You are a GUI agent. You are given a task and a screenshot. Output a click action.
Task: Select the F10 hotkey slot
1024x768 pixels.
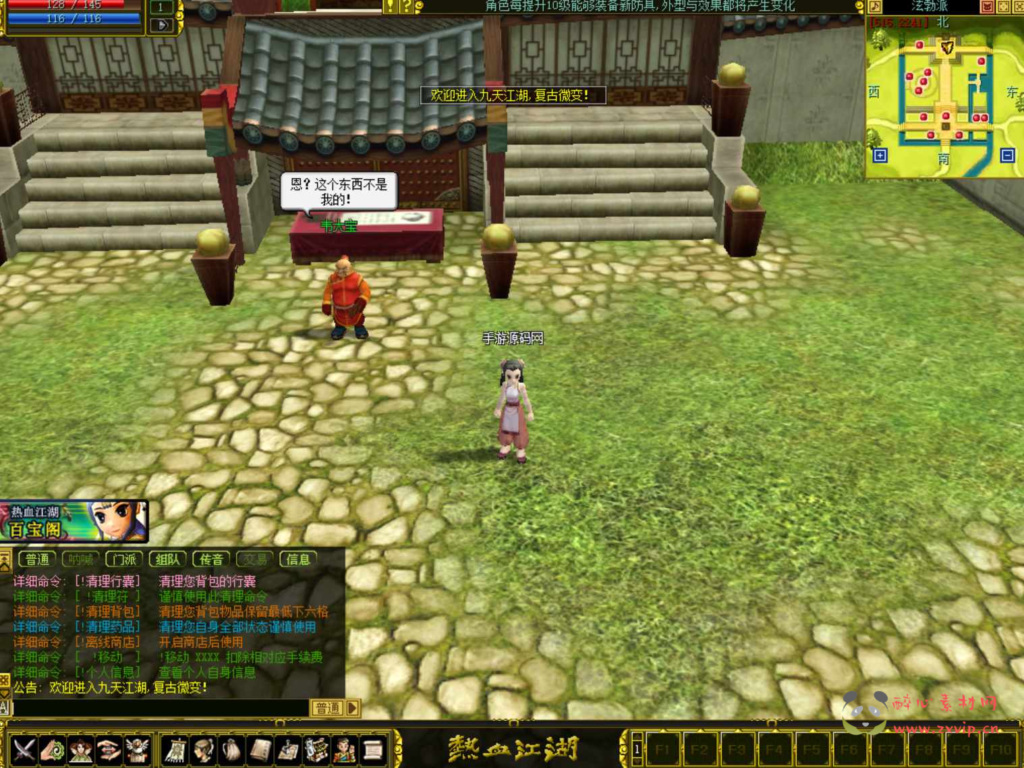click(x=1001, y=748)
